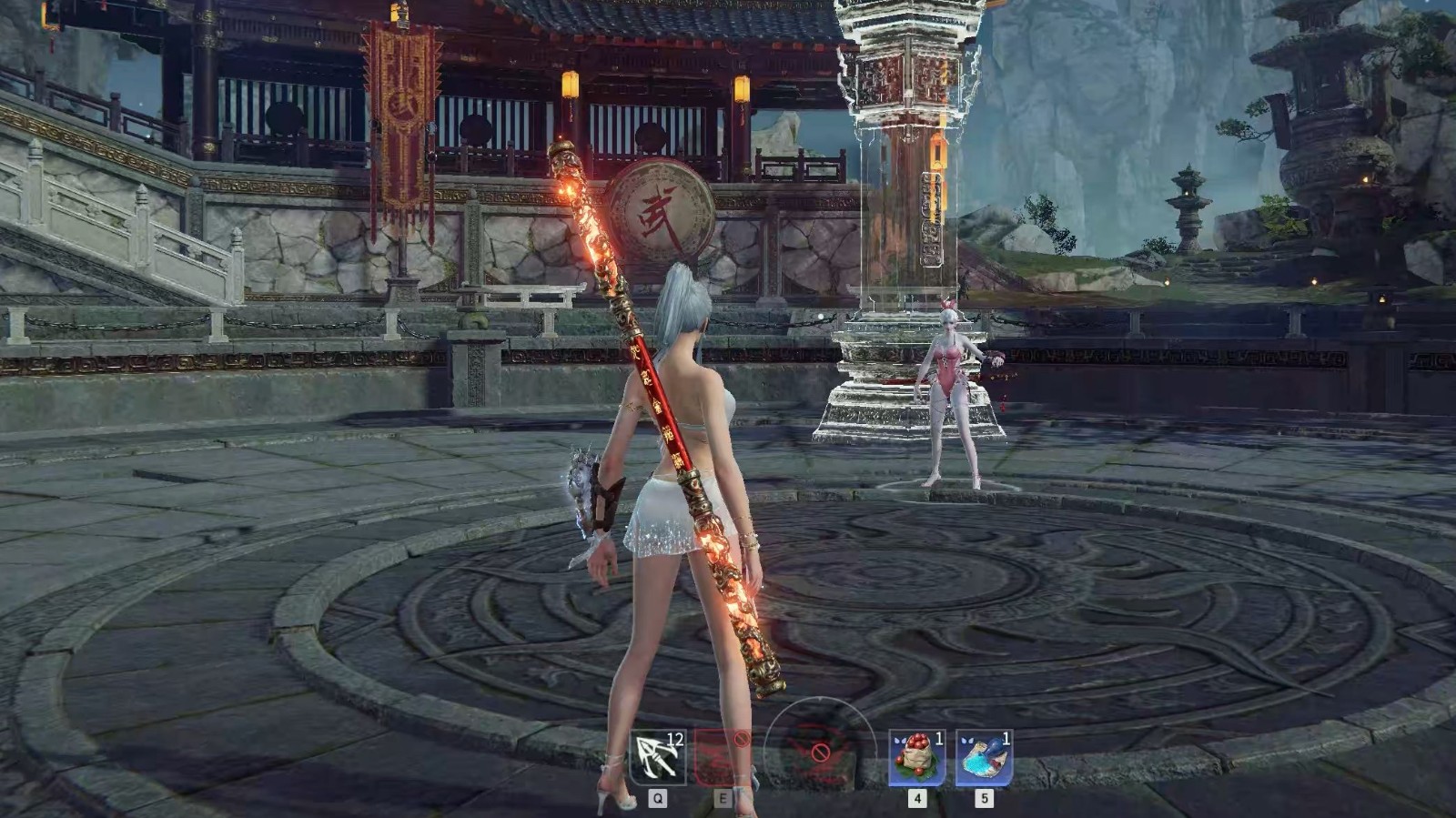The height and width of the screenshot is (818, 1456).
Task: Use the red berries bag item
Action: pos(916,757)
